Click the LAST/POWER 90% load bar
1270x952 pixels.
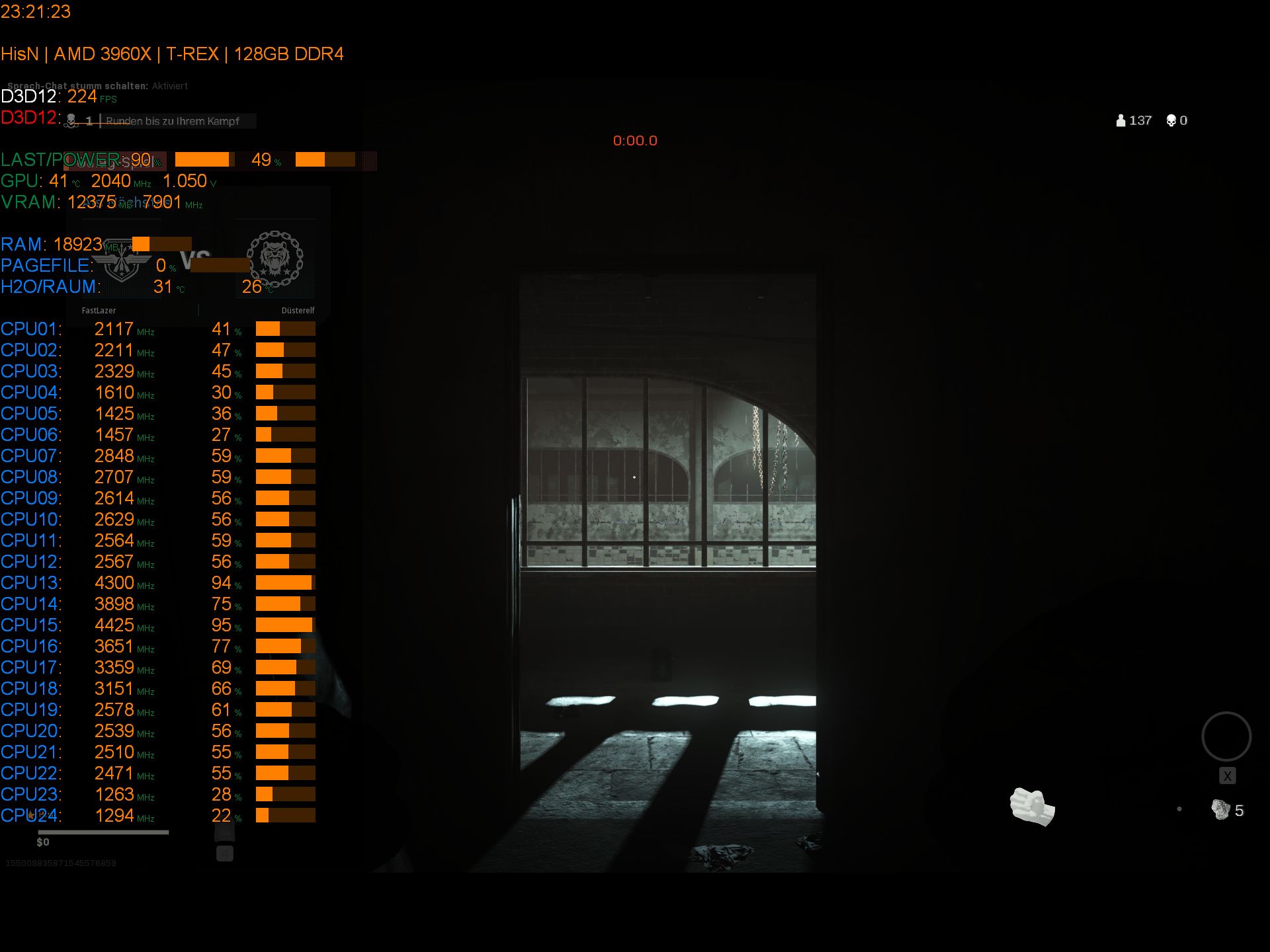[x=203, y=160]
